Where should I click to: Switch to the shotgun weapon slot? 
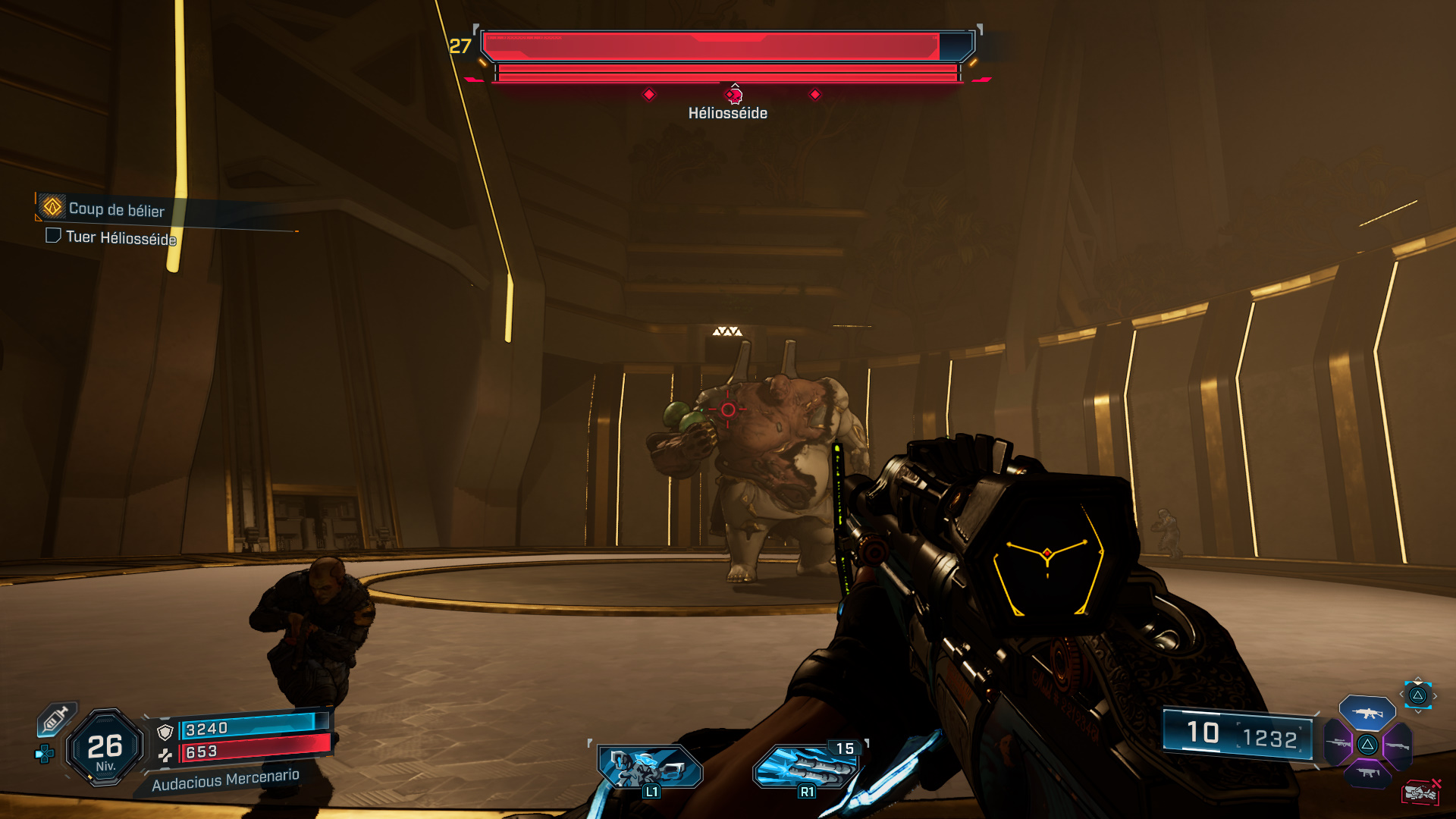pos(1398,745)
